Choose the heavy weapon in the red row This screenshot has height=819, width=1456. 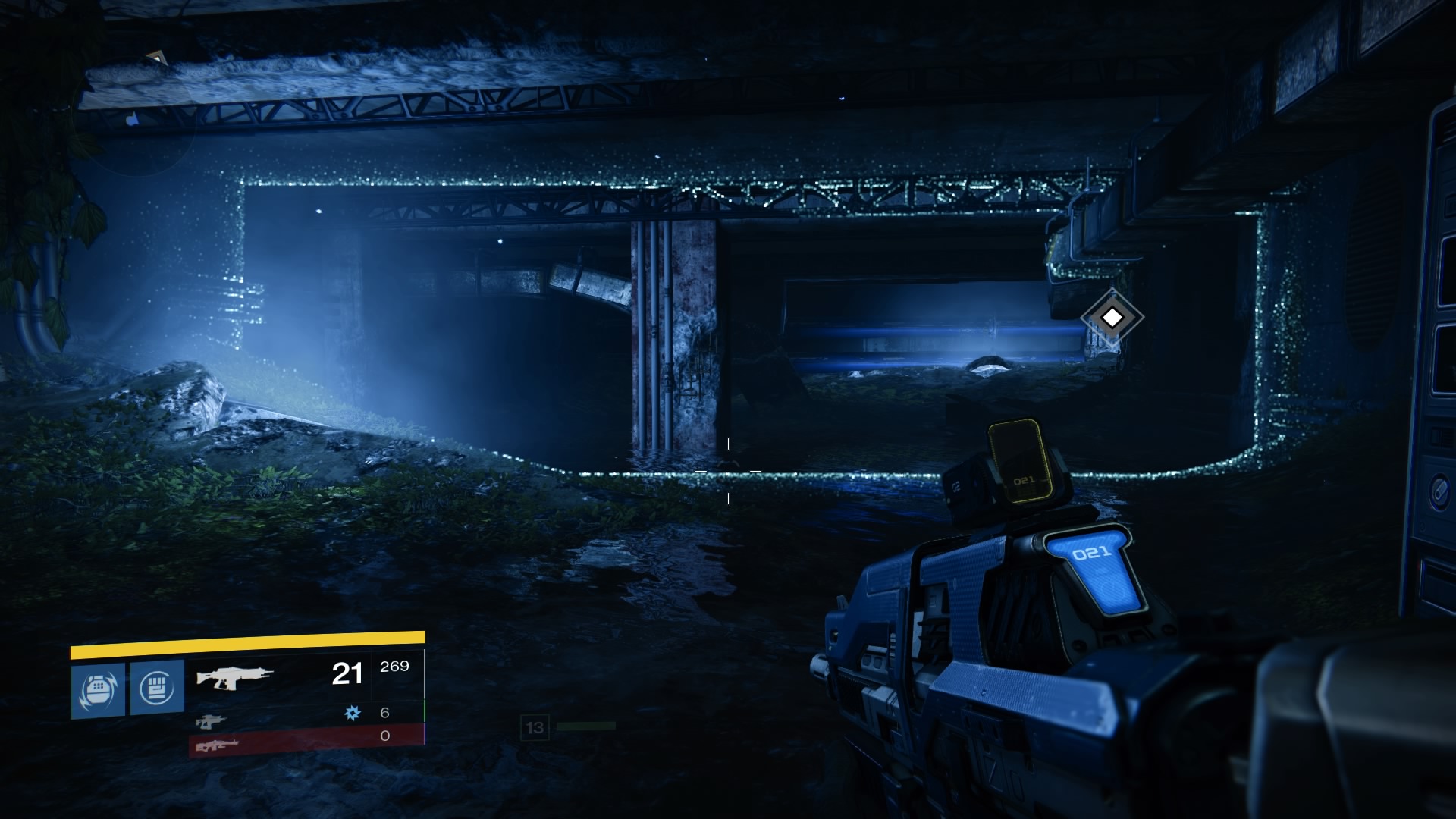coord(217,745)
